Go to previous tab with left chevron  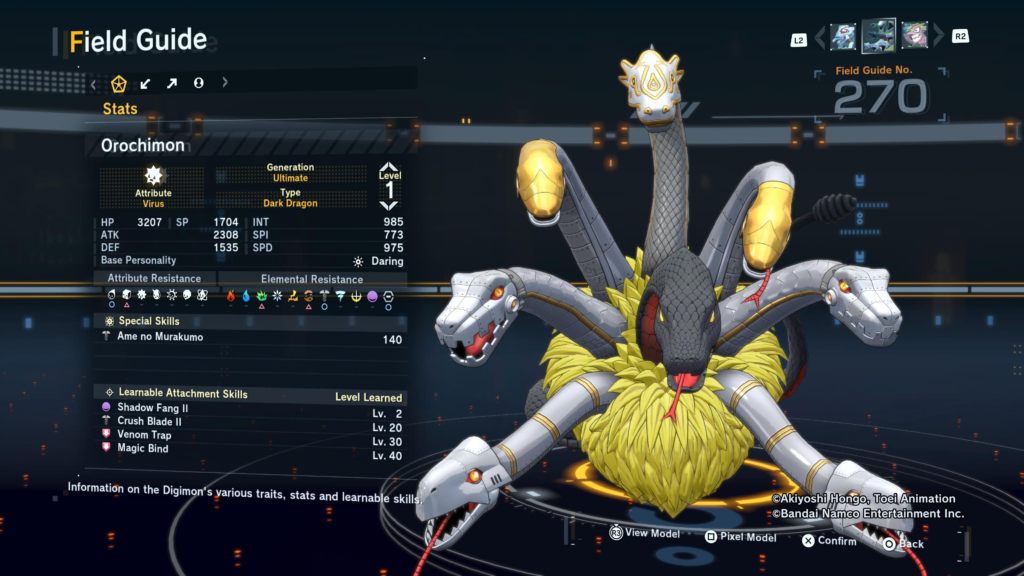[x=93, y=83]
